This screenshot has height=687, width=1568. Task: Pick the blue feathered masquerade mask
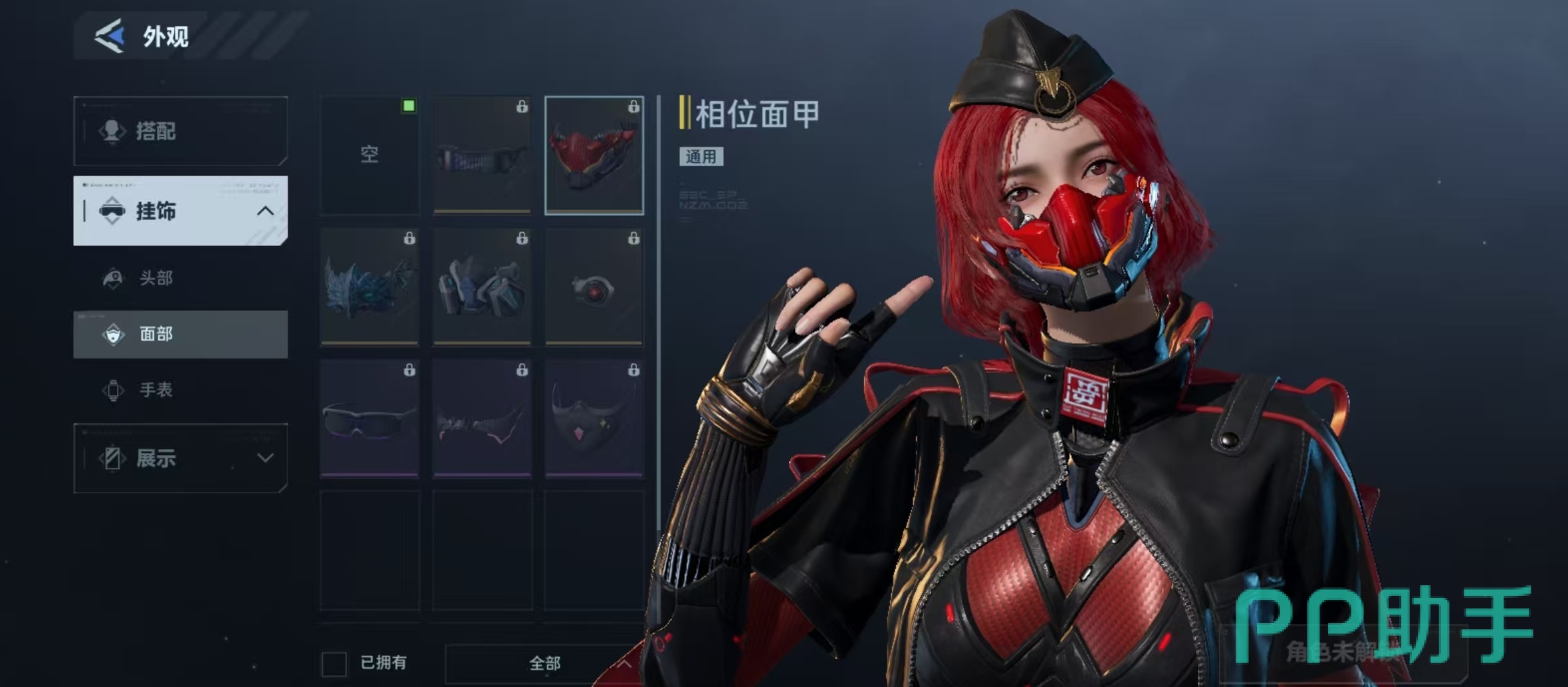pyautogui.click(x=370, y=287)
